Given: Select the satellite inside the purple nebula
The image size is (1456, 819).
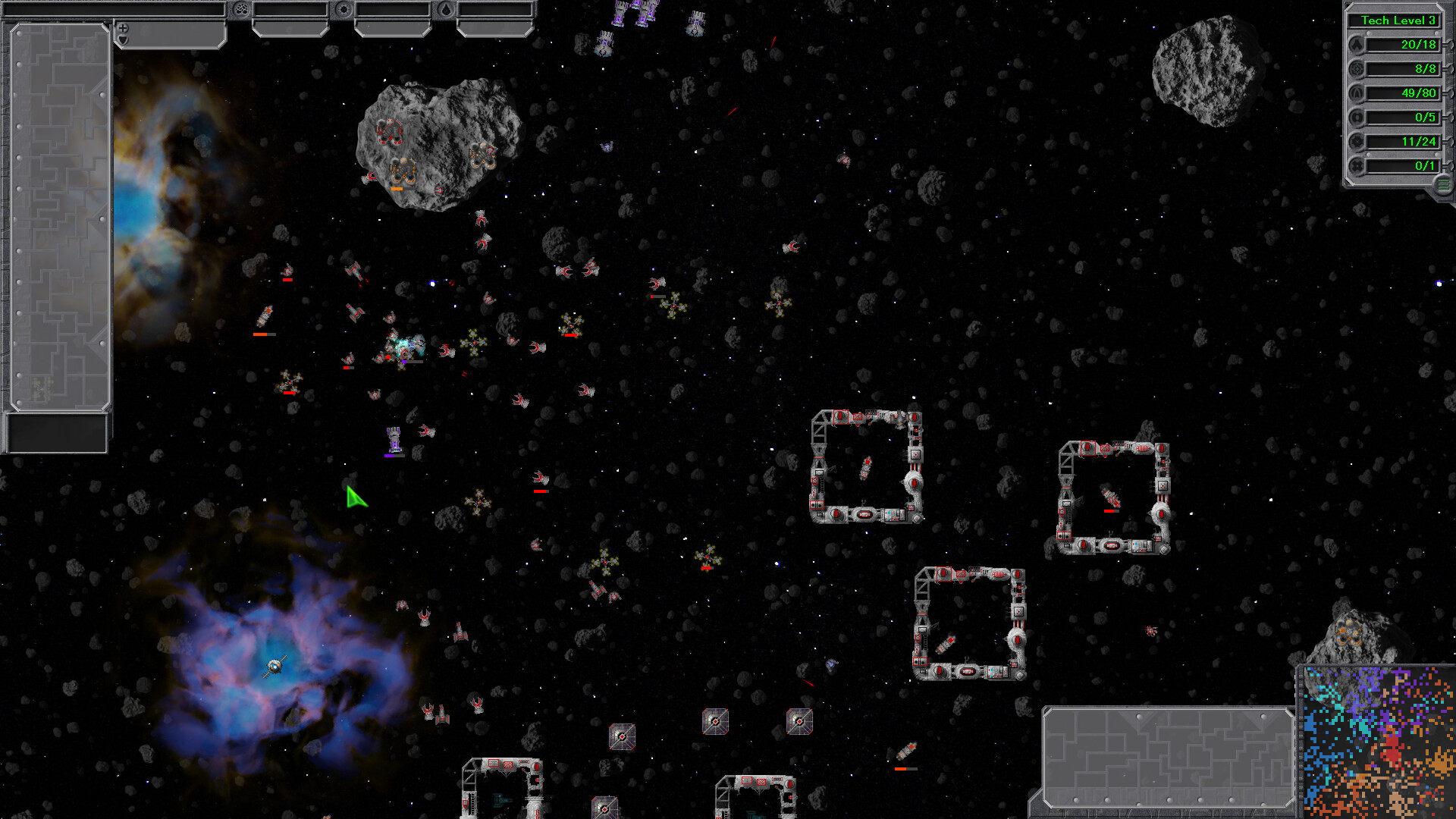Looking at the screenshot, I should 275,666.
